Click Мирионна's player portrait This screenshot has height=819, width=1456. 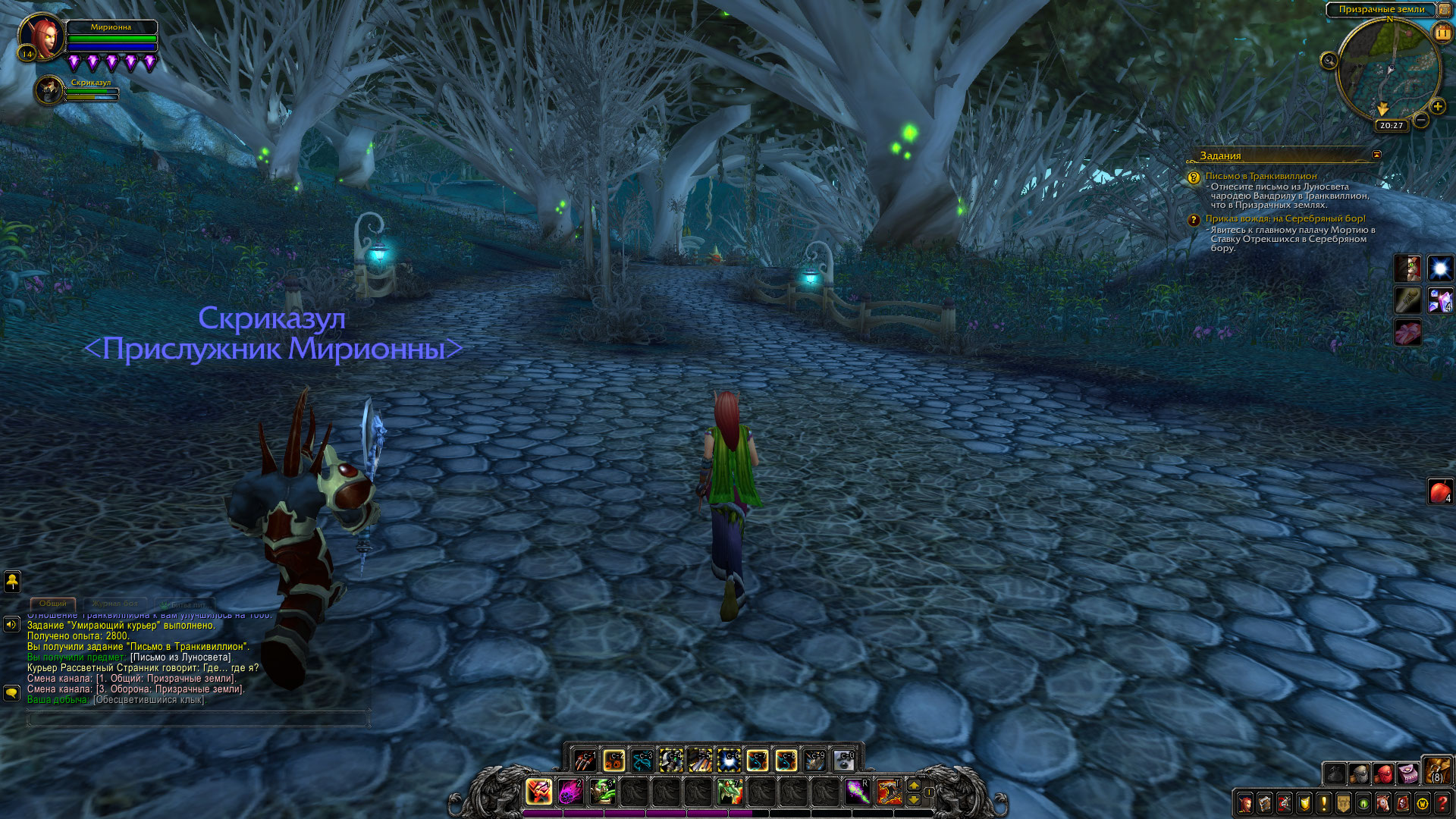click(x=42, y=36)
